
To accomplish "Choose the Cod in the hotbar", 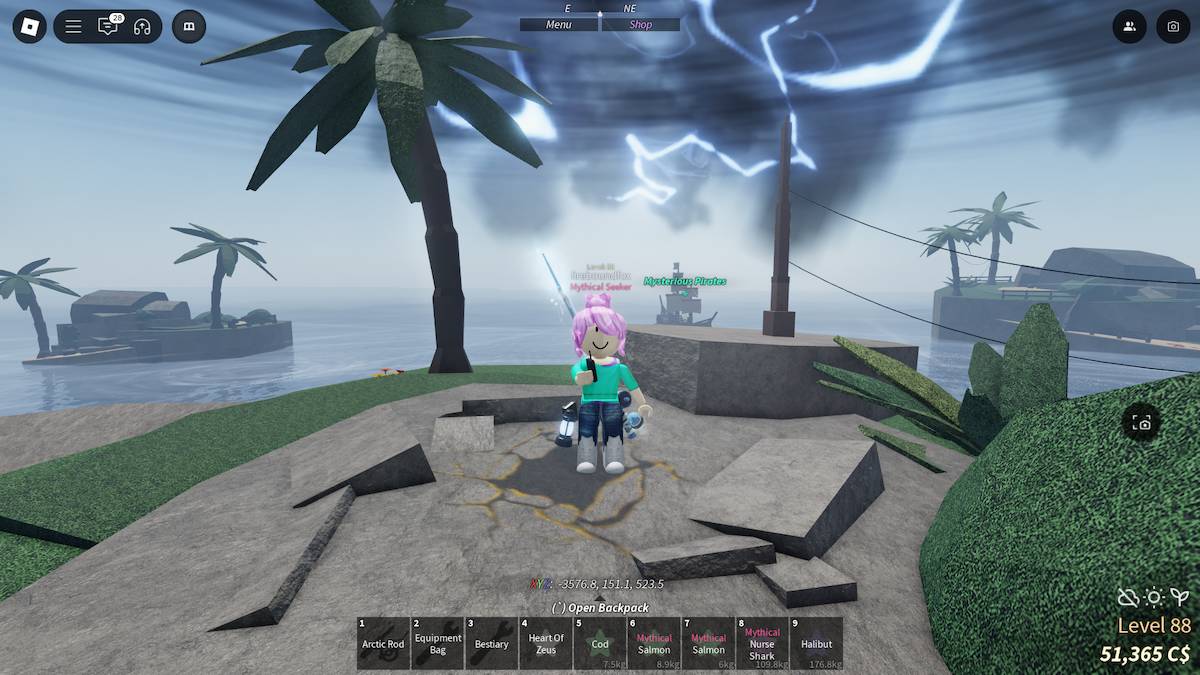I will coord(600,643).
